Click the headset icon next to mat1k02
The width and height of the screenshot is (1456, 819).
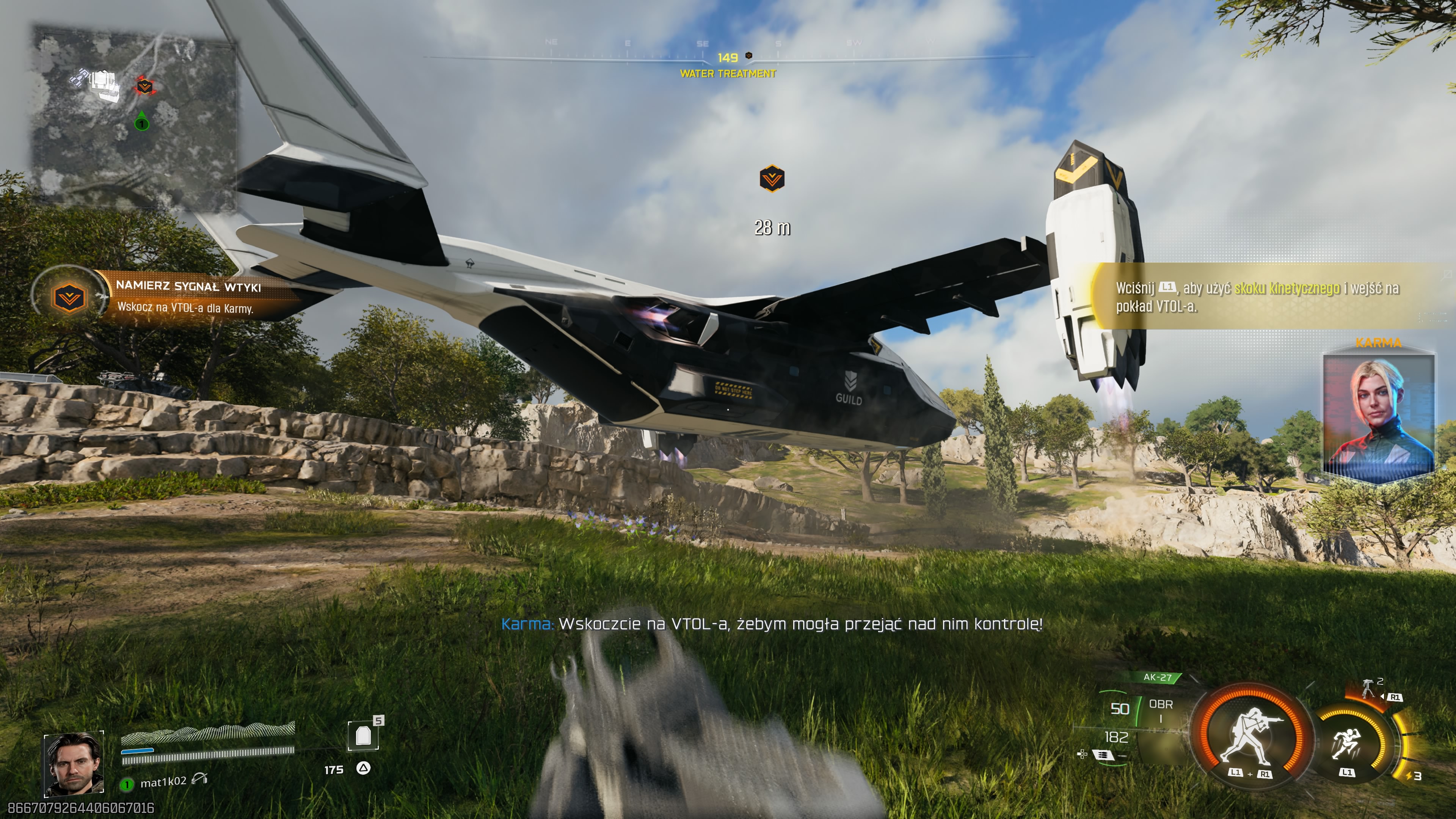199,780
